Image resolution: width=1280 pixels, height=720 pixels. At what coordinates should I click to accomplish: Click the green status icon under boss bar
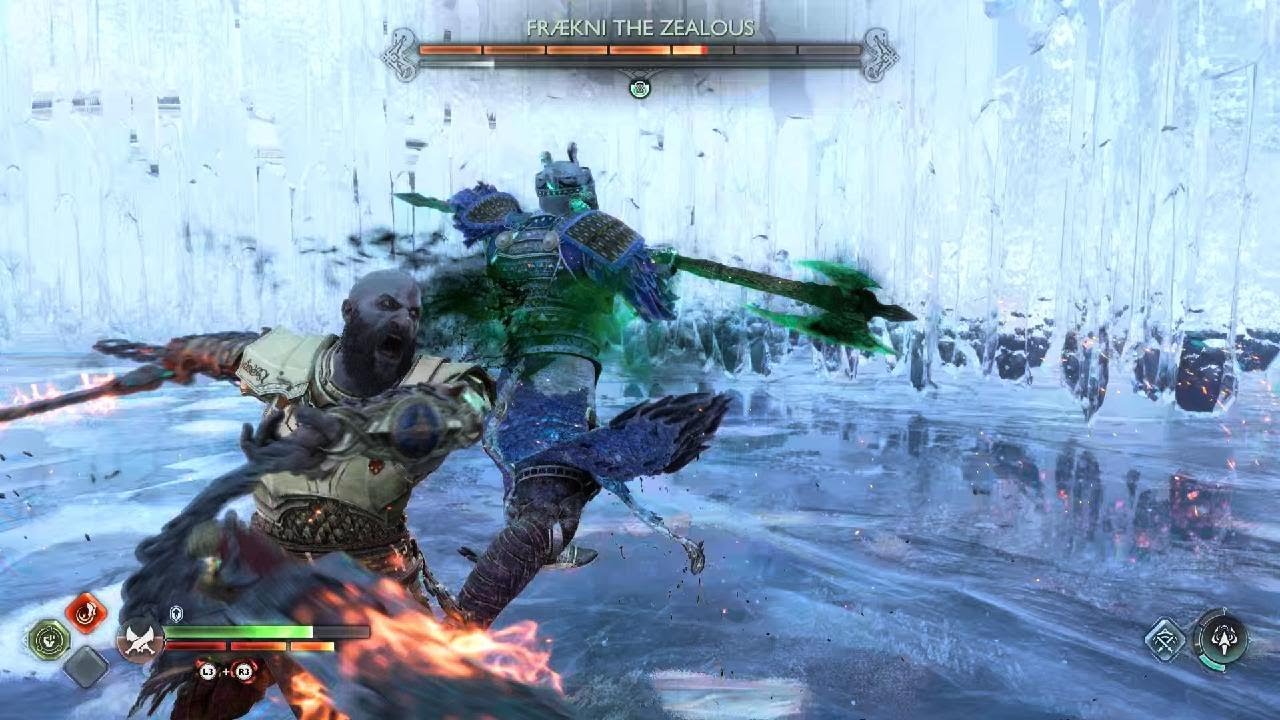(x=639, y=88)
